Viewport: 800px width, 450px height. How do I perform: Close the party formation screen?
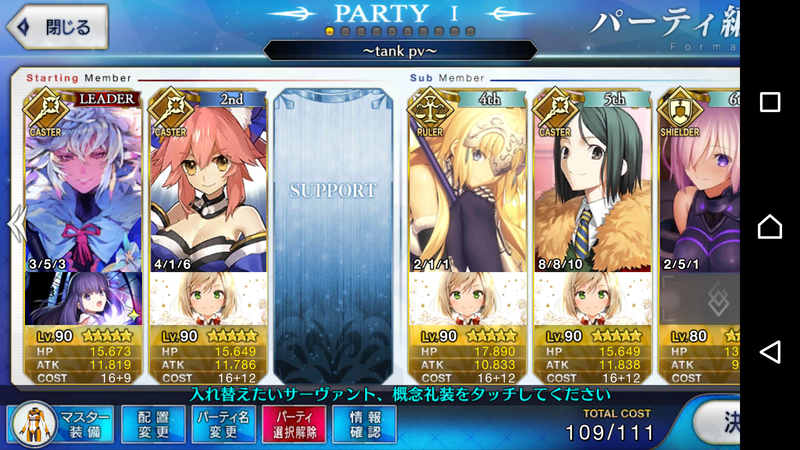click(56, 27)
